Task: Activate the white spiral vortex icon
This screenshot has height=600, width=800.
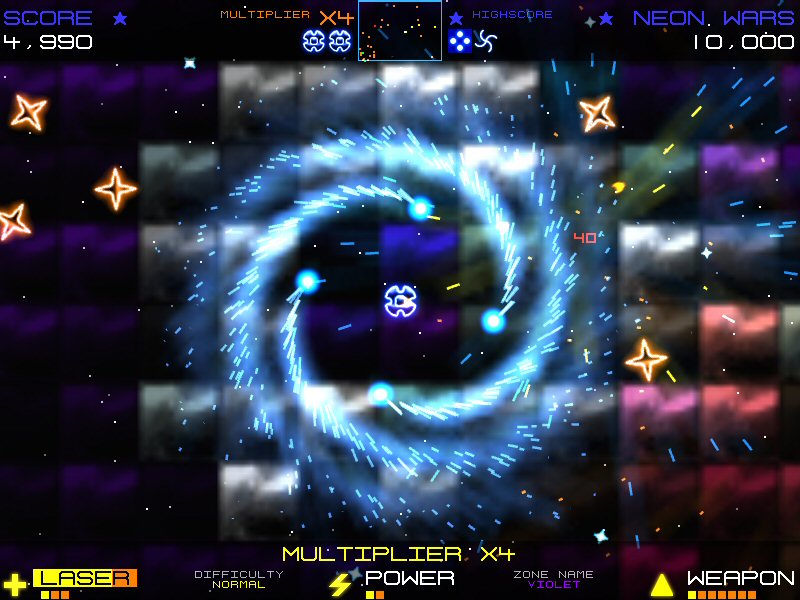Action: click(x=485, y=41)
